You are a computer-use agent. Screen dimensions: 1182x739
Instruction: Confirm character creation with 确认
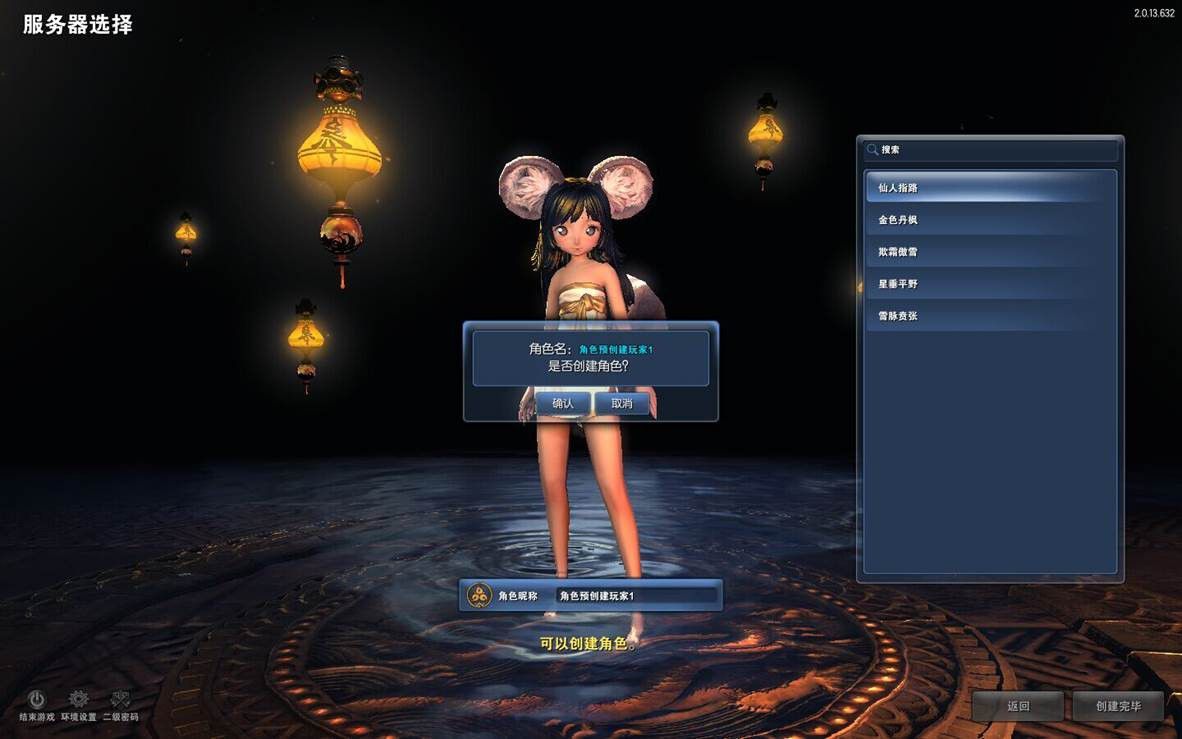[x=562, y=403]
